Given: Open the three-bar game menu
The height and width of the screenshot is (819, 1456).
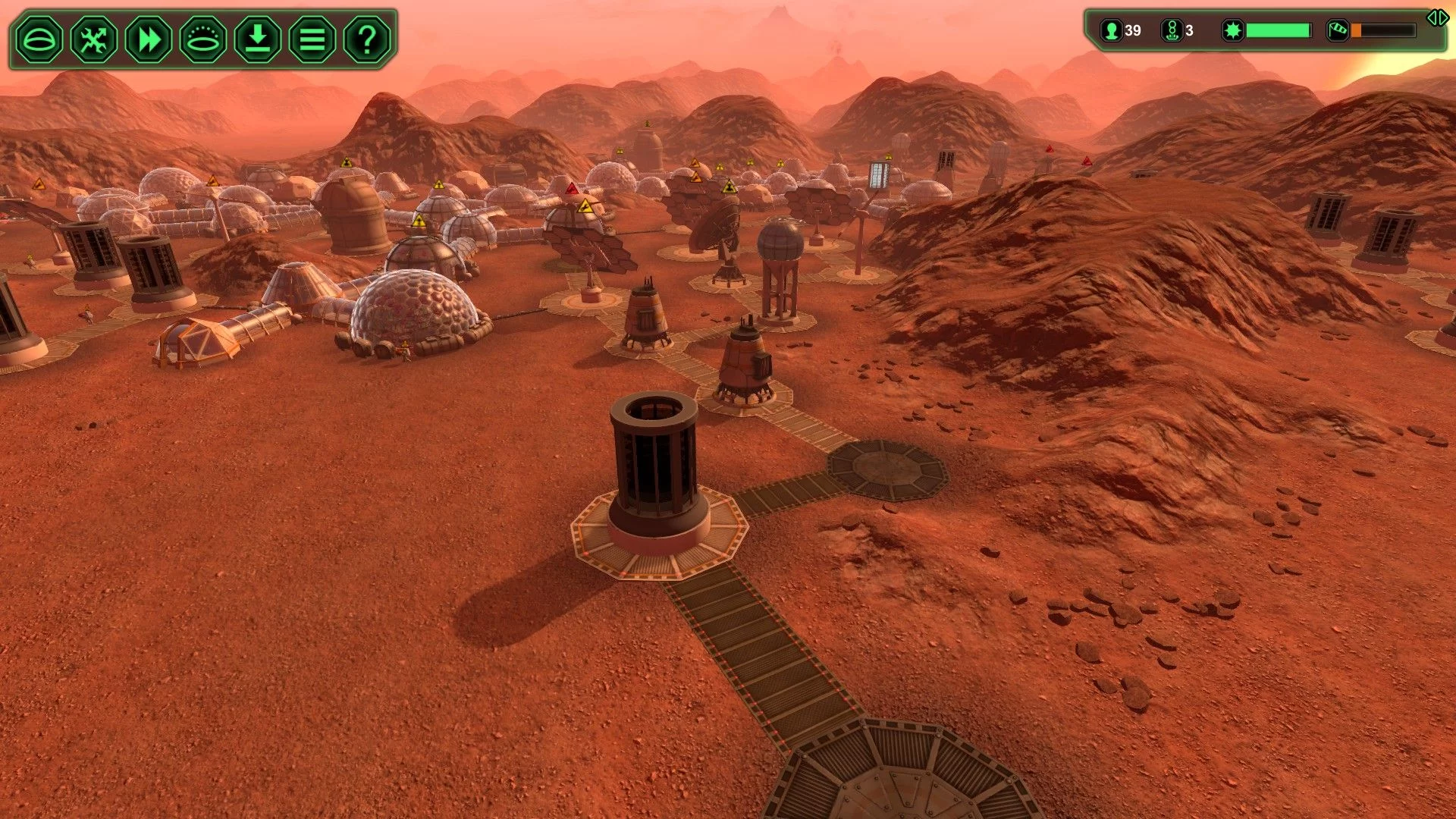Looking at the screenshot, I should pyautogui.click(x=312, y=39).
